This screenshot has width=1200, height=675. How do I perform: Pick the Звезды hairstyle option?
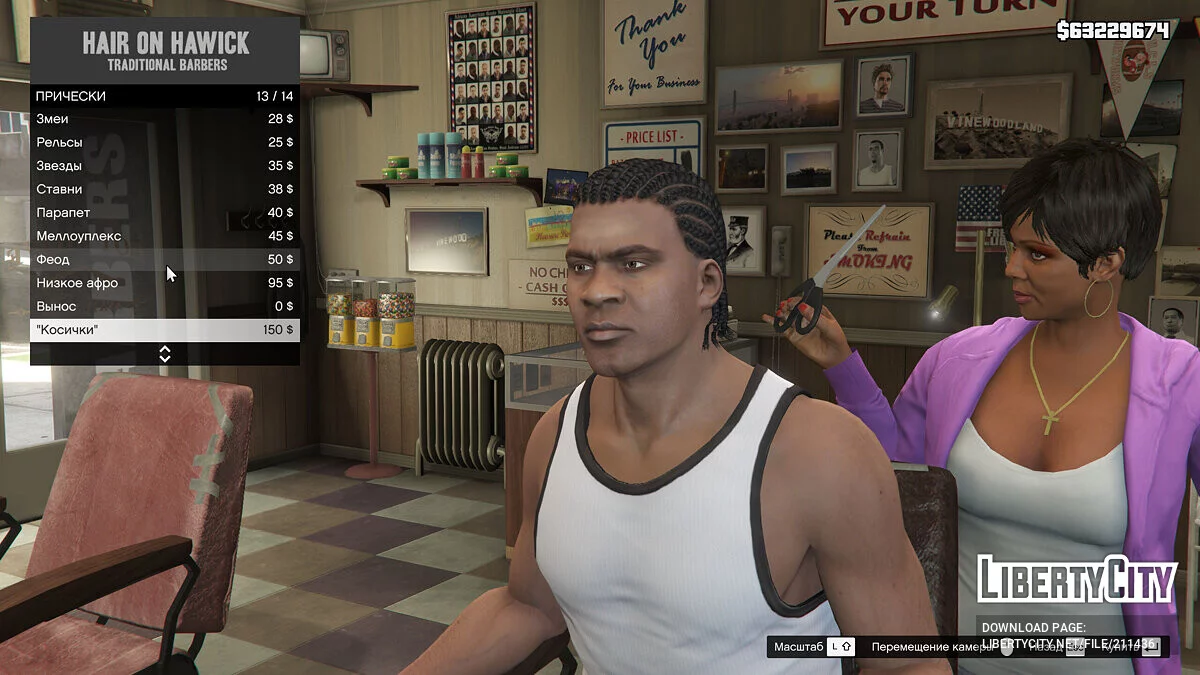point(164,166)
